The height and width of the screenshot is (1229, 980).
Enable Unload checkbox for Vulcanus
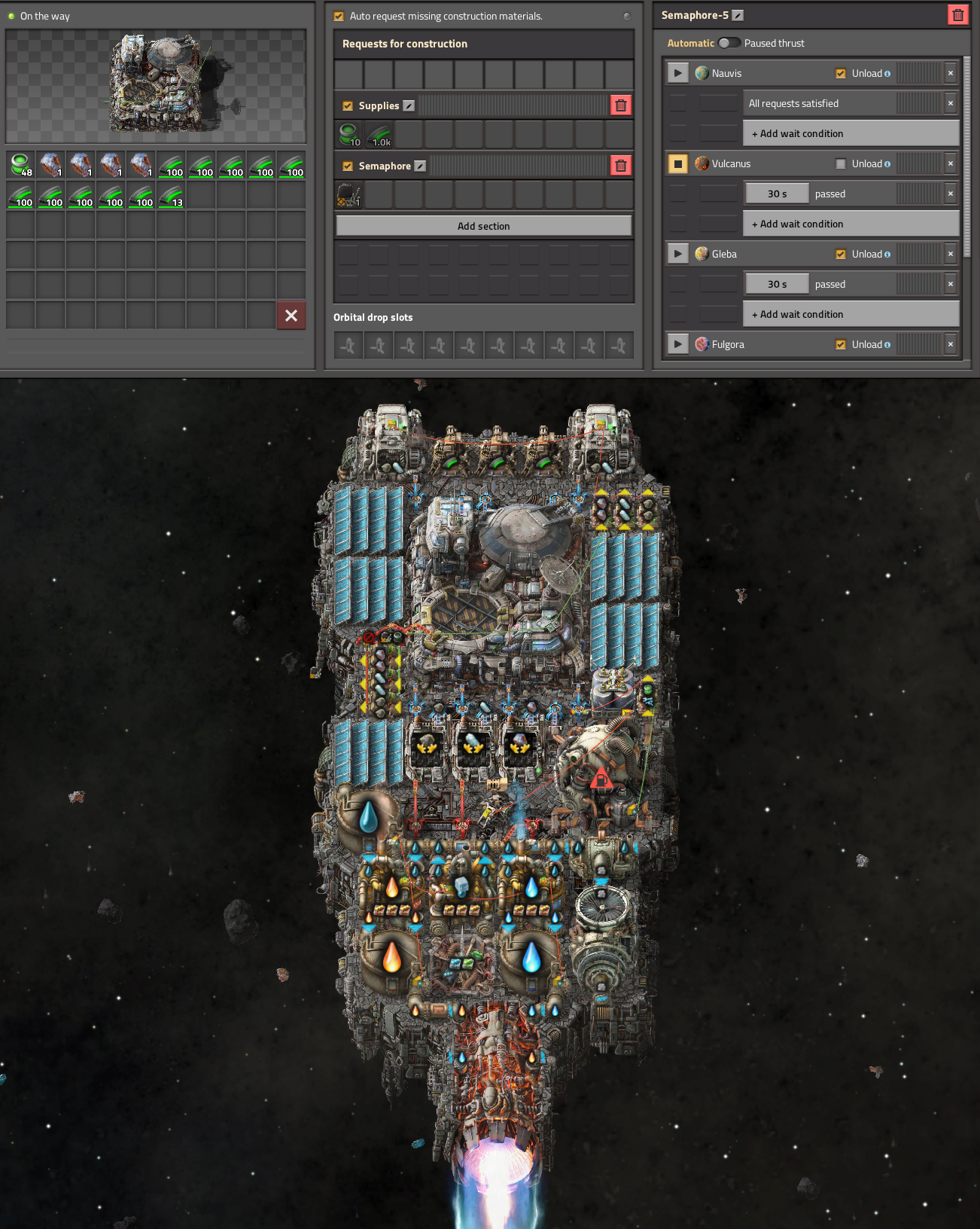[x=841, y=163]
